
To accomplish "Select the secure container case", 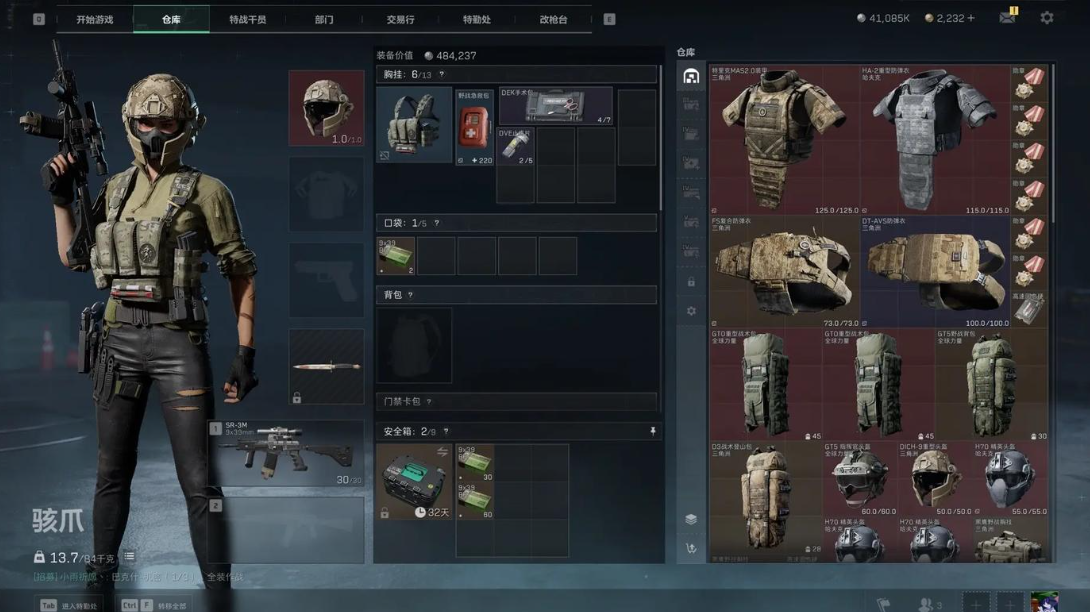I will 414,481.
